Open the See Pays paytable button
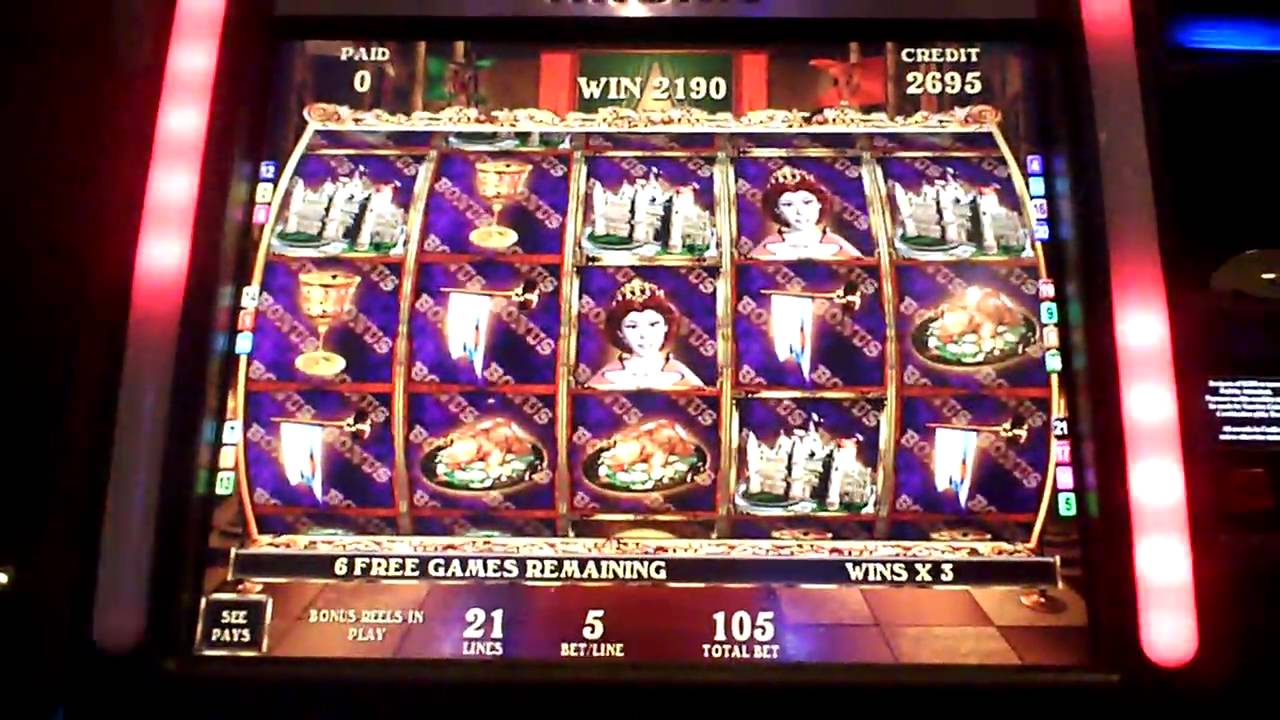The image size is (1280, 720). point(232,625)
